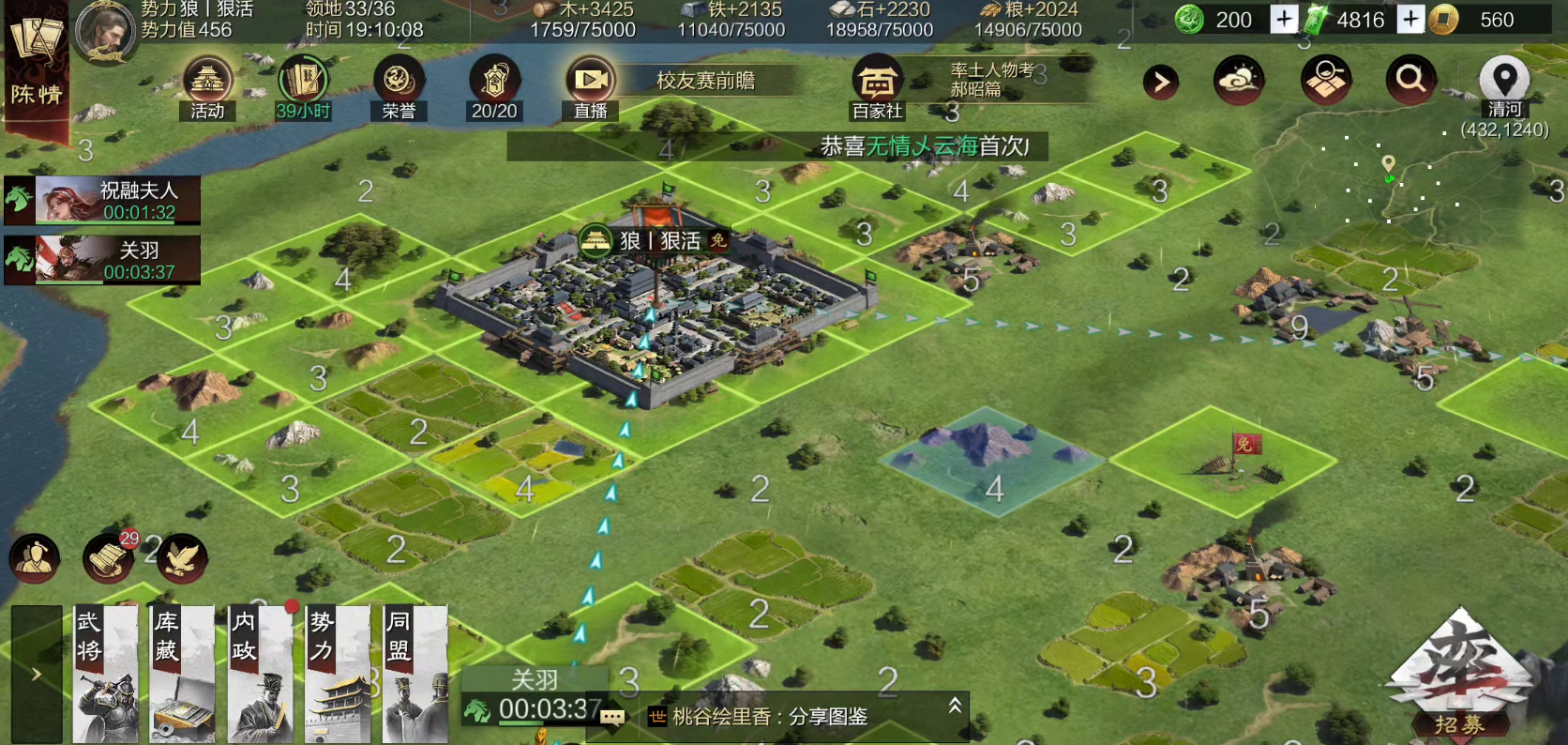Open the 百家社 icon

(x=877, y=85)
